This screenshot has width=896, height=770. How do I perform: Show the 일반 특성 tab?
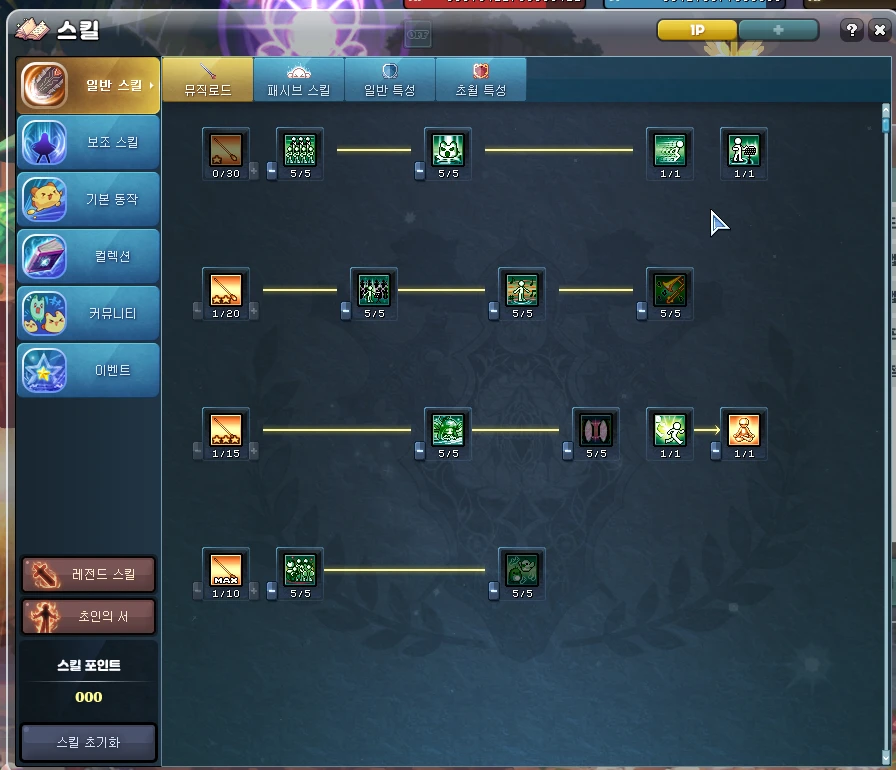pos(390,80)
